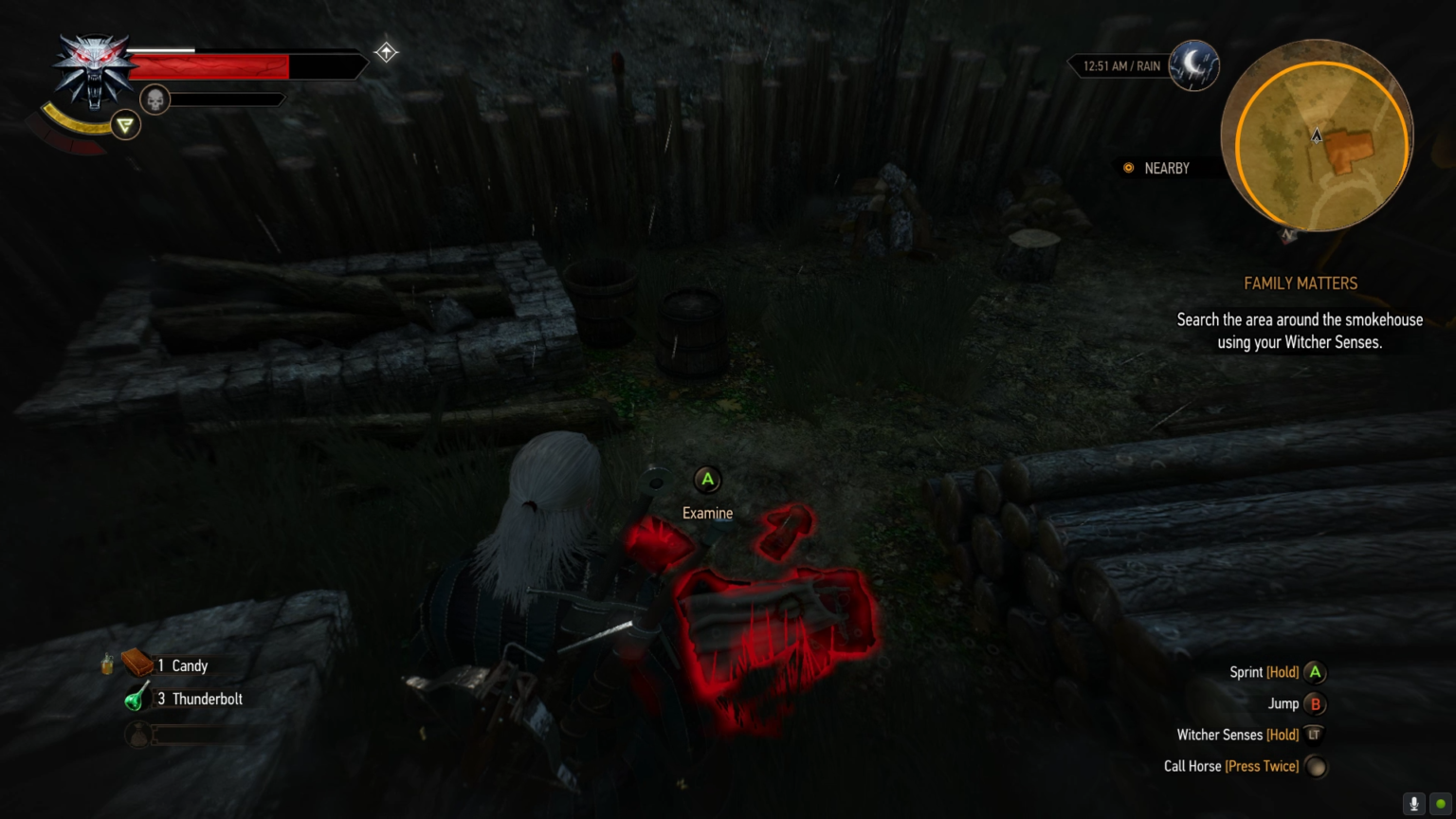The height and width of the screenshot is (819, 1456).
Task: Click the player arrow on the minimap
Action: [1317, 136]
